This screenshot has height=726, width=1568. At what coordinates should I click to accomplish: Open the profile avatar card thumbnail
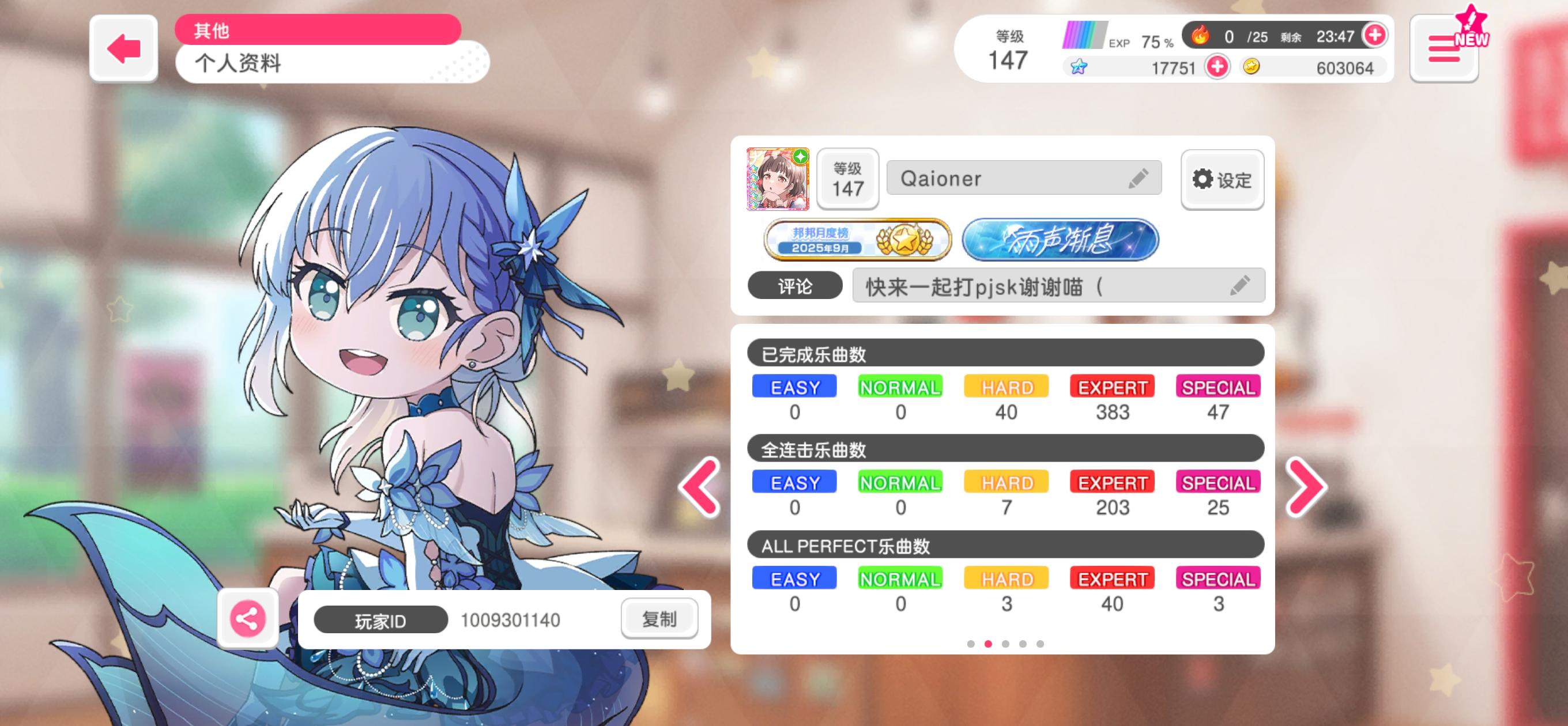(778, 180)
